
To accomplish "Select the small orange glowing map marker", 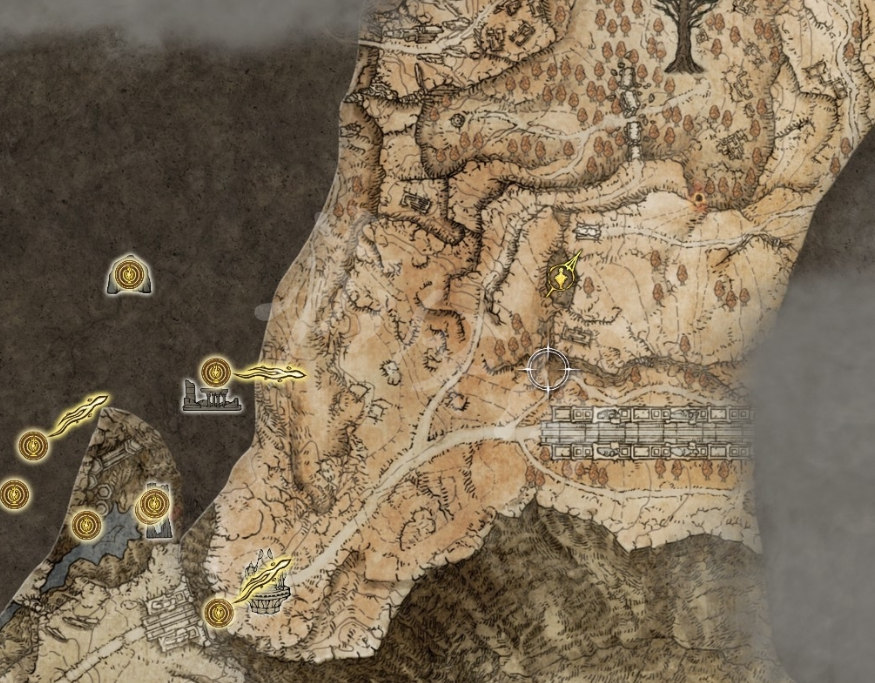I will [x=698, y=201].
